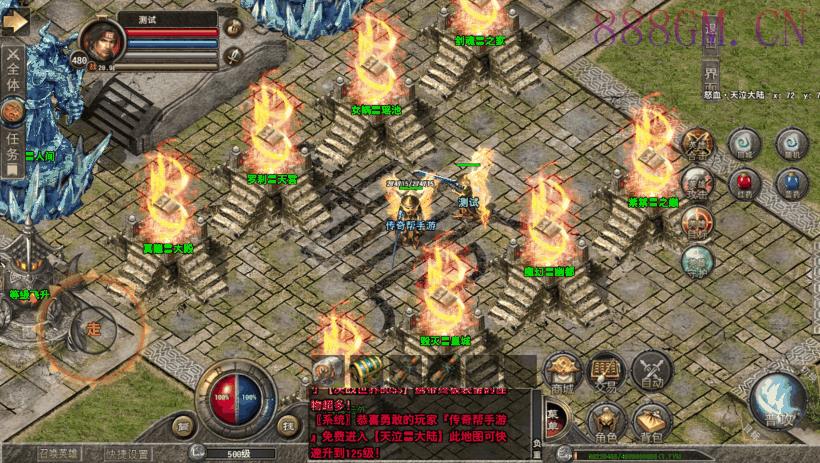Activate the 回城 return-to-town scroll
Screen dimensions: 820x463
742,143
